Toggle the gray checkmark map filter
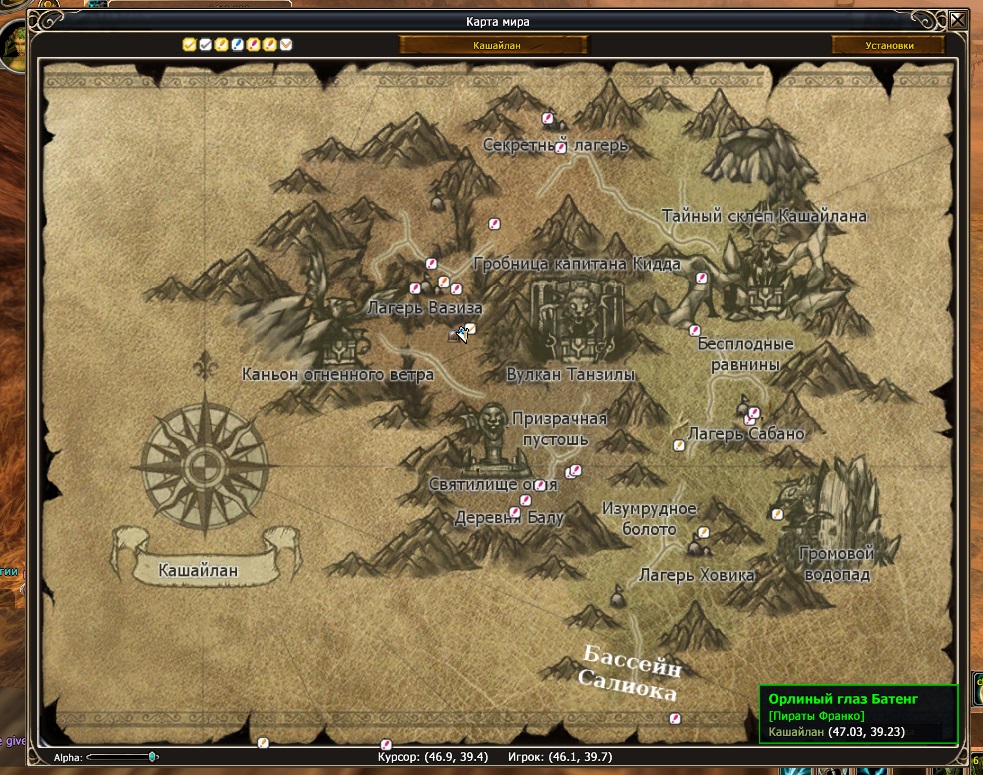The height and width of the screenshot is (775, 983). click(x=205, y=44)
